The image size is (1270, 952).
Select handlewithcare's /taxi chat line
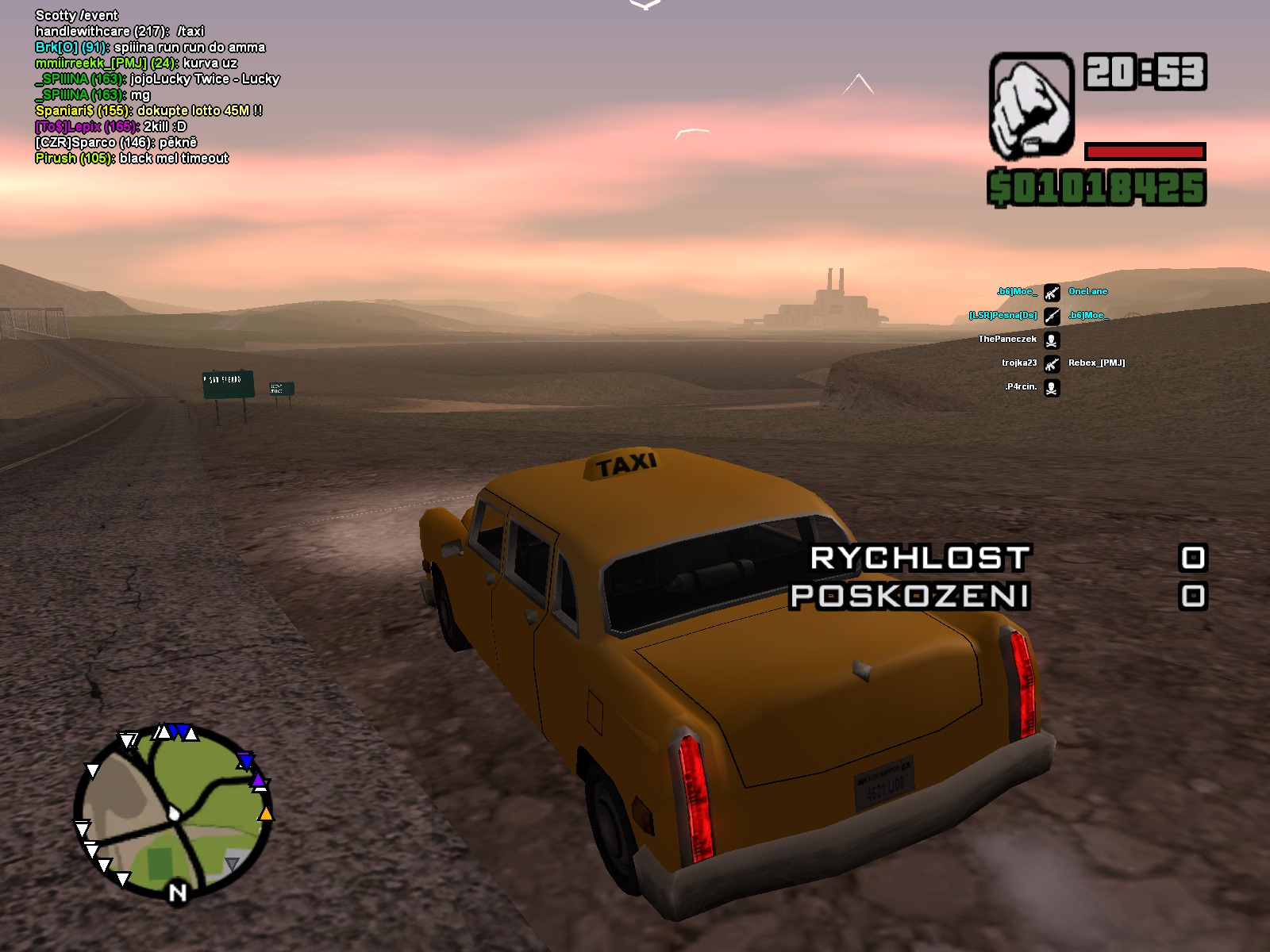pyautogui.click(x=119, y=32)
